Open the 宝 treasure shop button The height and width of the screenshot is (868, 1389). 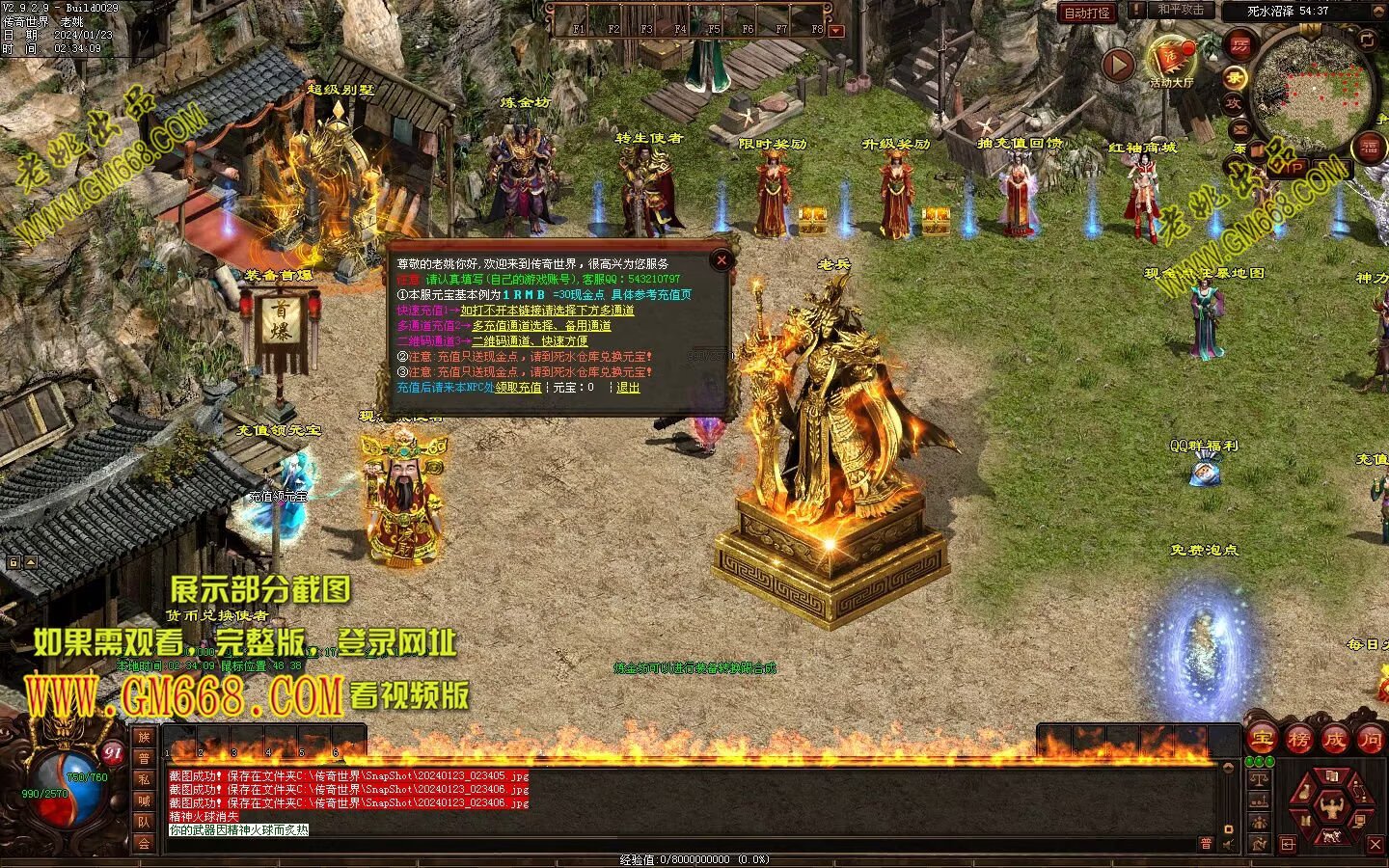click(1262, 740)
